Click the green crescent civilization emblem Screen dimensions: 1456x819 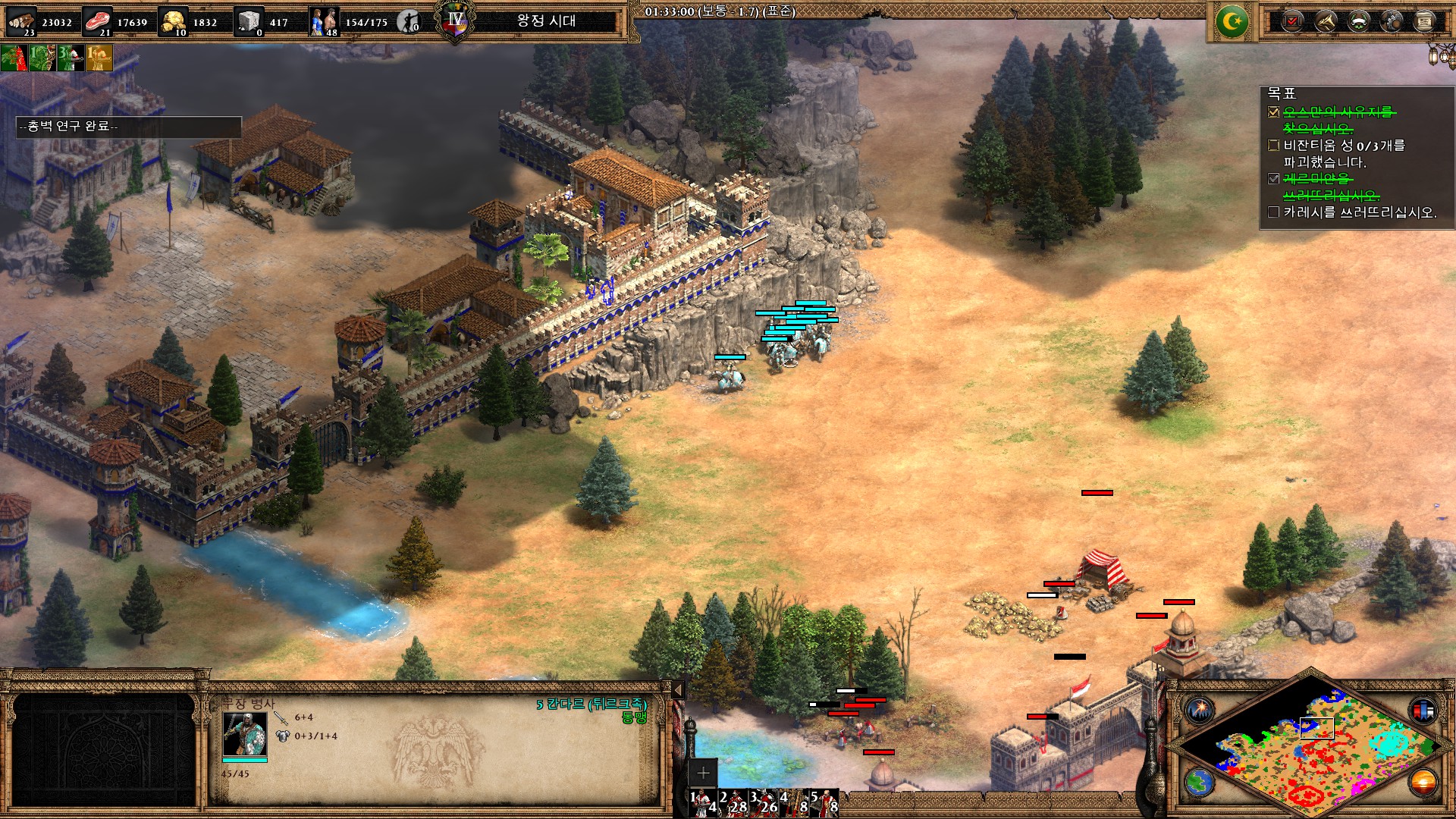click(x=1232, y=21)
